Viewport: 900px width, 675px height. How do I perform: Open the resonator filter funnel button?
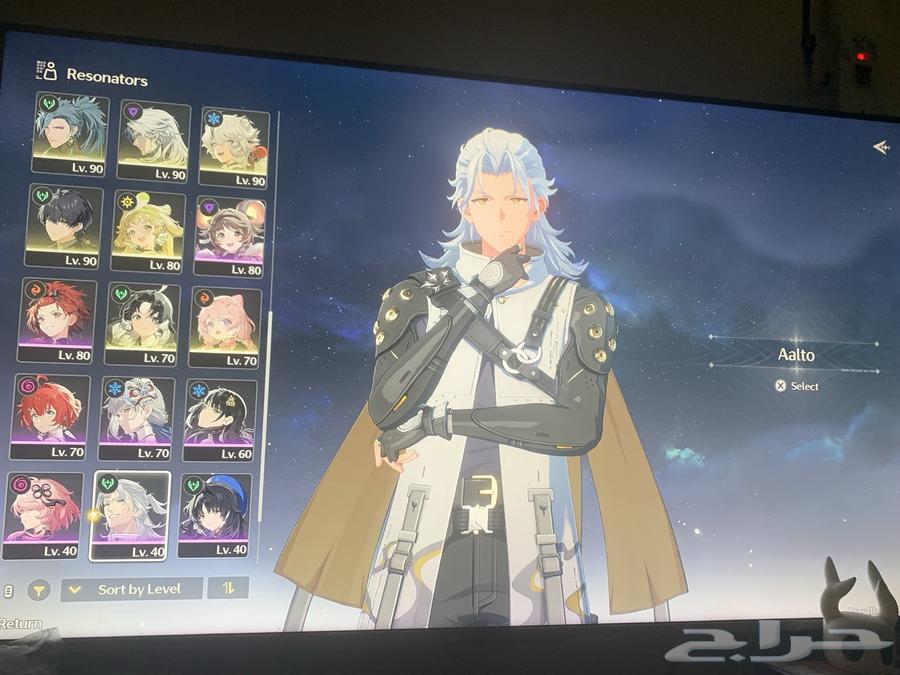click(39, 590)
